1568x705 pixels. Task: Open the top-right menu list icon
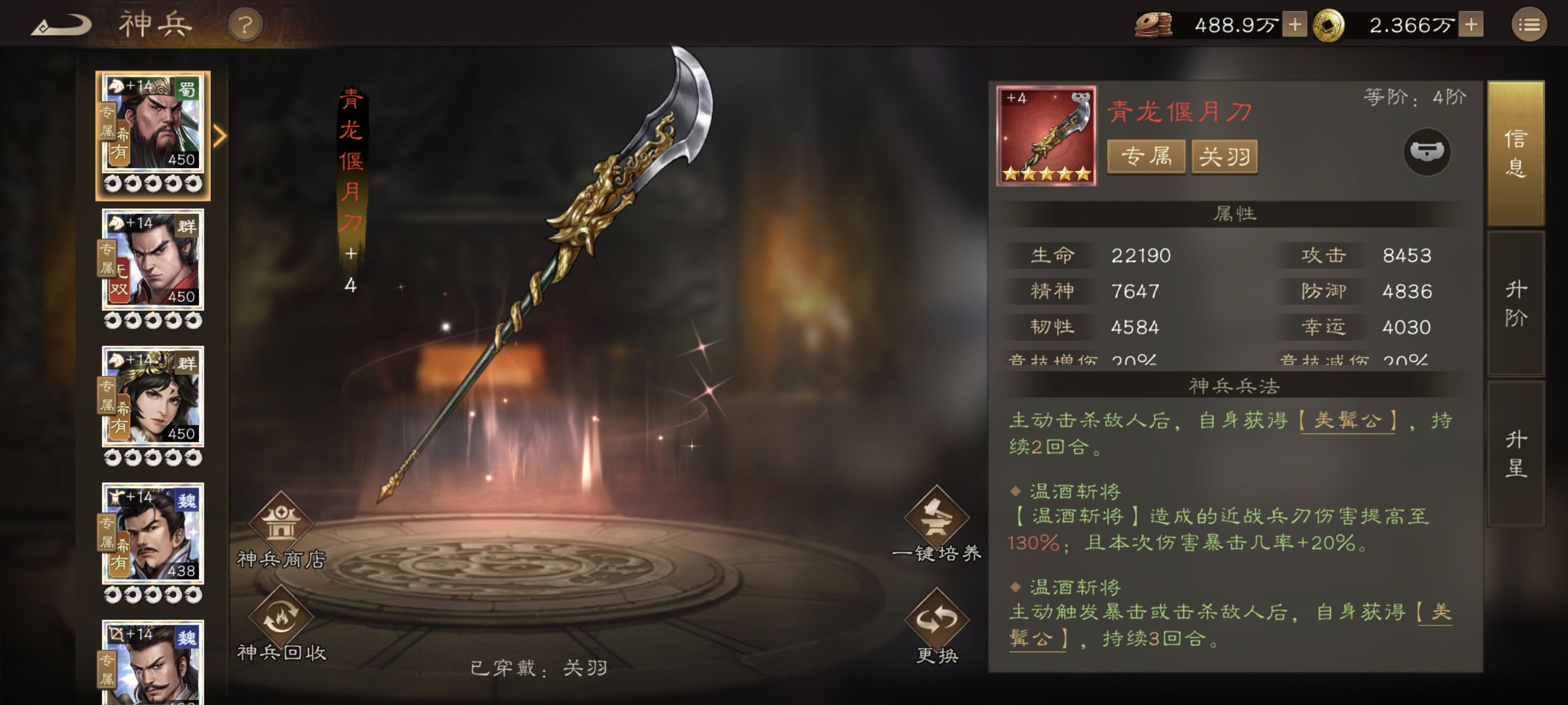(1528, 26)
